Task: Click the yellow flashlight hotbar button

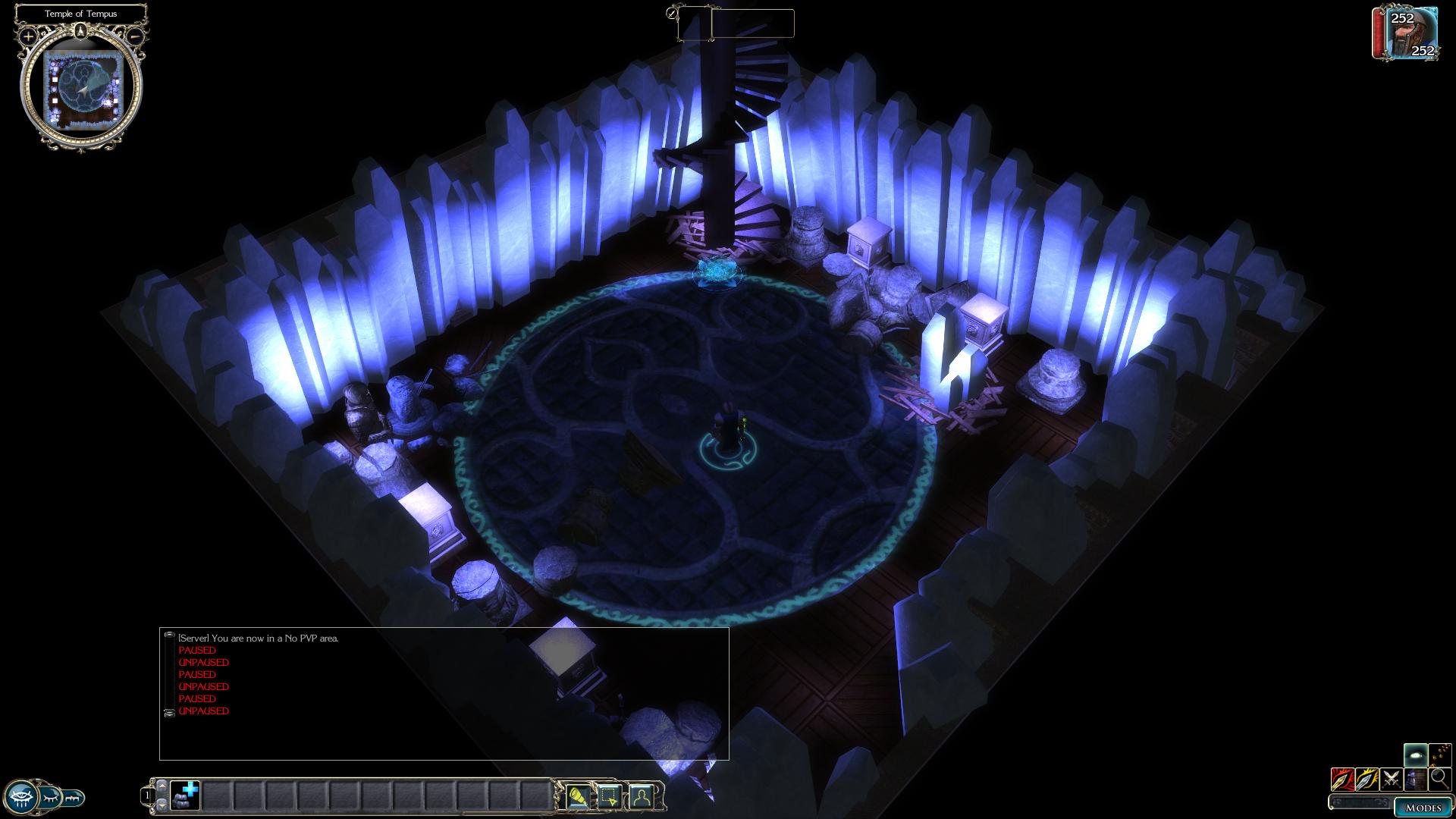Action: [578, 796]
